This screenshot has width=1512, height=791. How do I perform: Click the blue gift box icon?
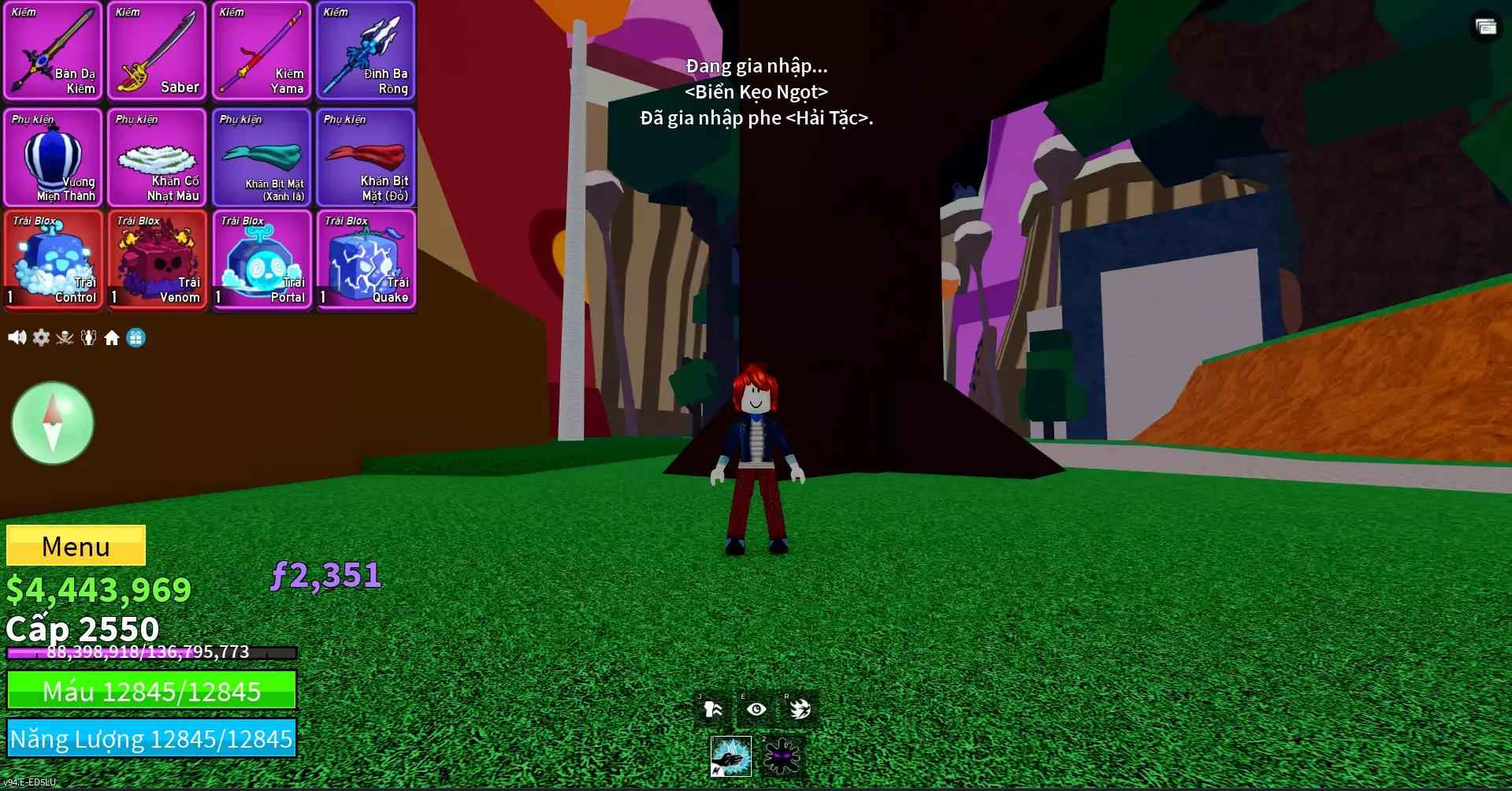click(x=136, y=338)
